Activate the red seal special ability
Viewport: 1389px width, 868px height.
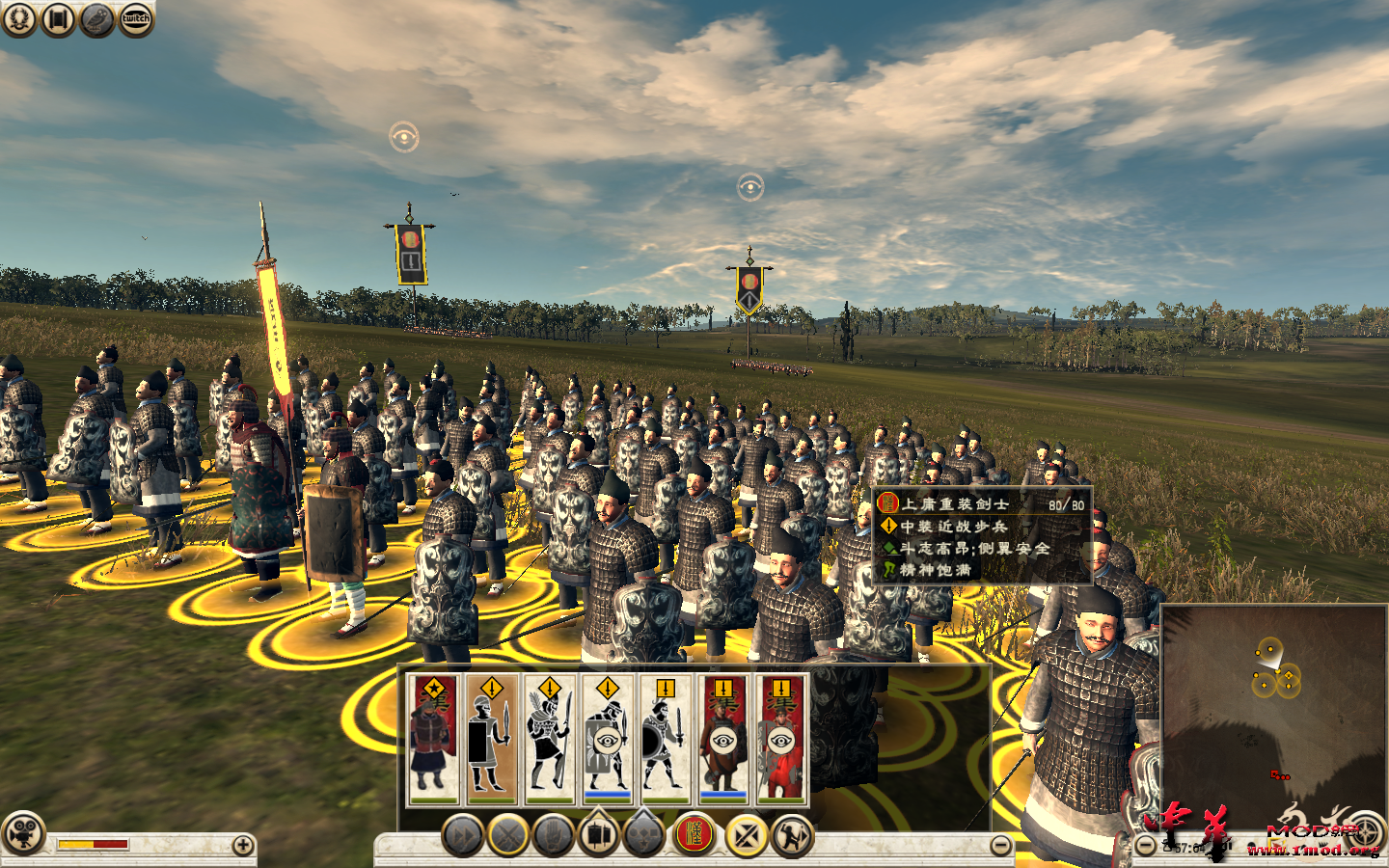pyautogui.click(x=693, y=835)
